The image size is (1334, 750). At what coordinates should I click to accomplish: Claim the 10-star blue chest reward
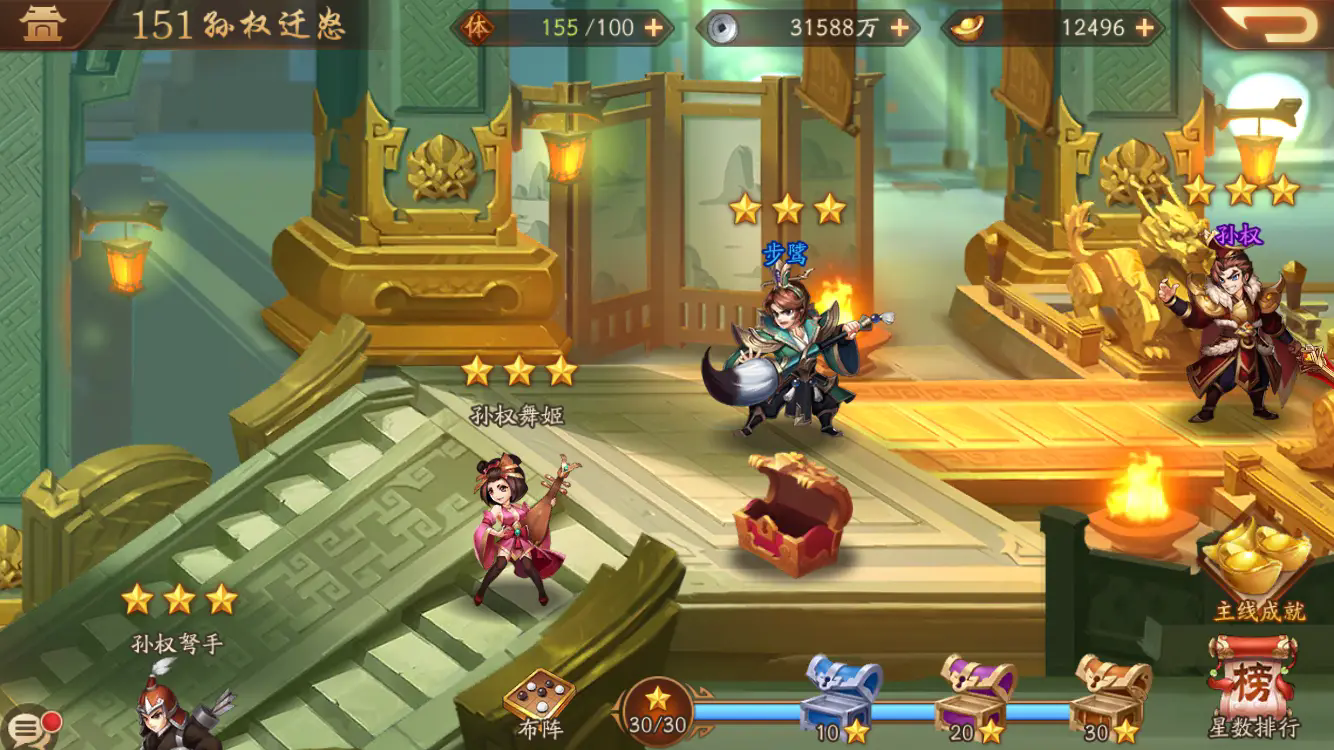point(836,697)
